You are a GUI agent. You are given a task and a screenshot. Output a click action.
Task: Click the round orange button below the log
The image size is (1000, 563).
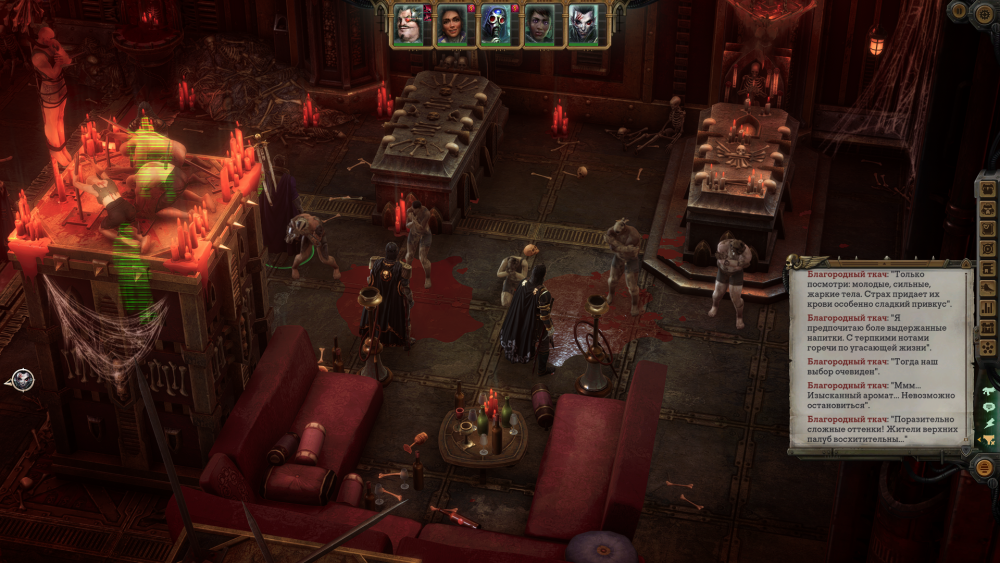point(985,467)
